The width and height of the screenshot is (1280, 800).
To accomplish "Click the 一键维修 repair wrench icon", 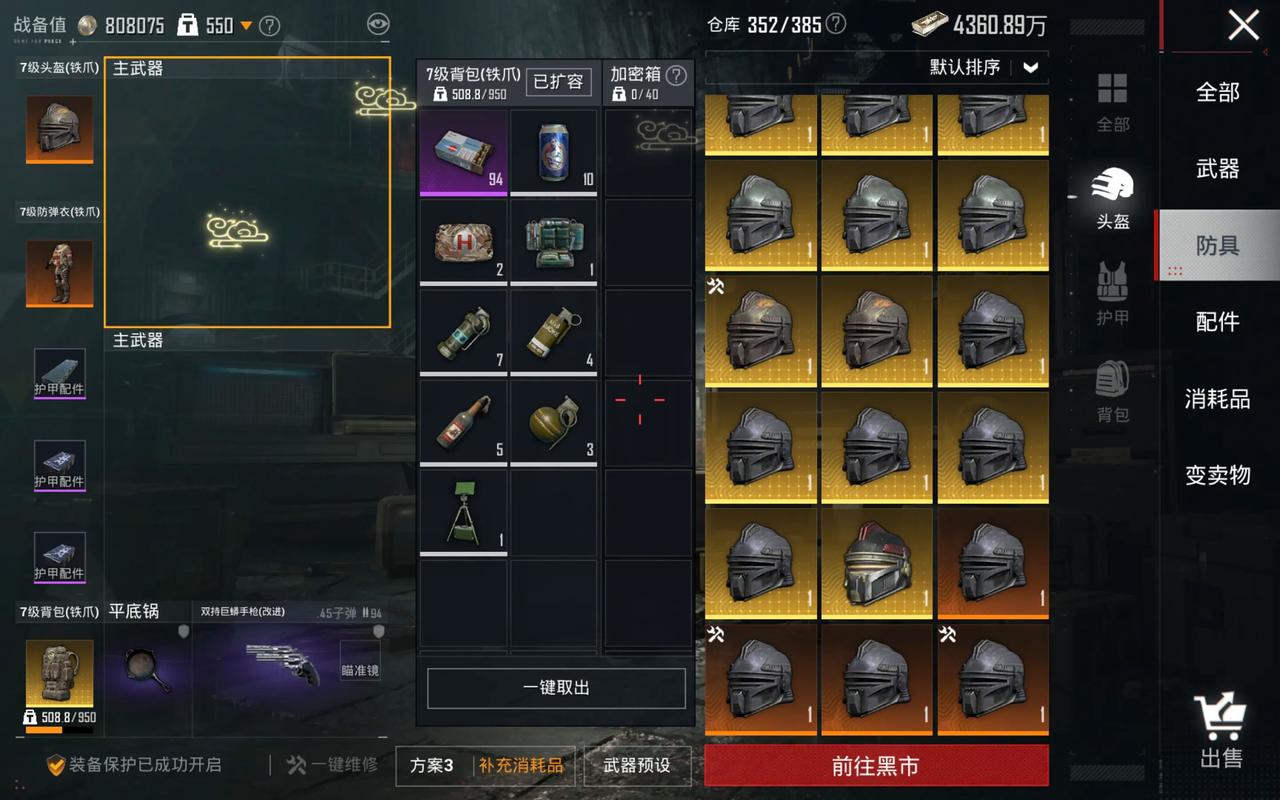I will tap(296, 765).
